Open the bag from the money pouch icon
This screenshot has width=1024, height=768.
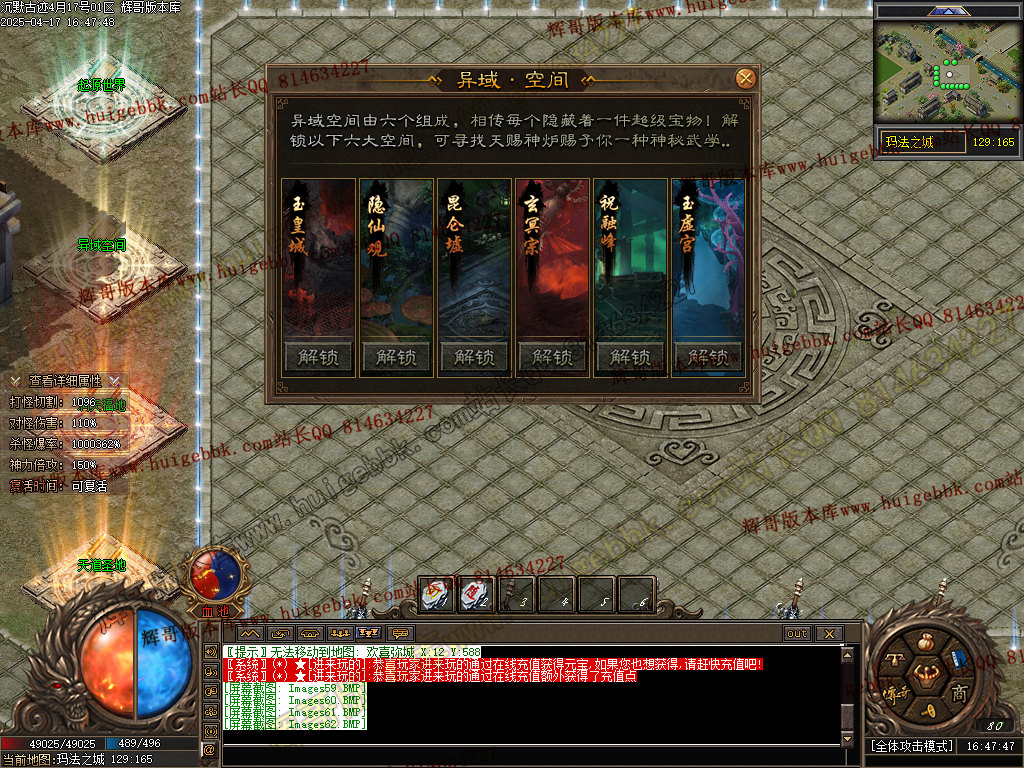click(x=926, y=642)
